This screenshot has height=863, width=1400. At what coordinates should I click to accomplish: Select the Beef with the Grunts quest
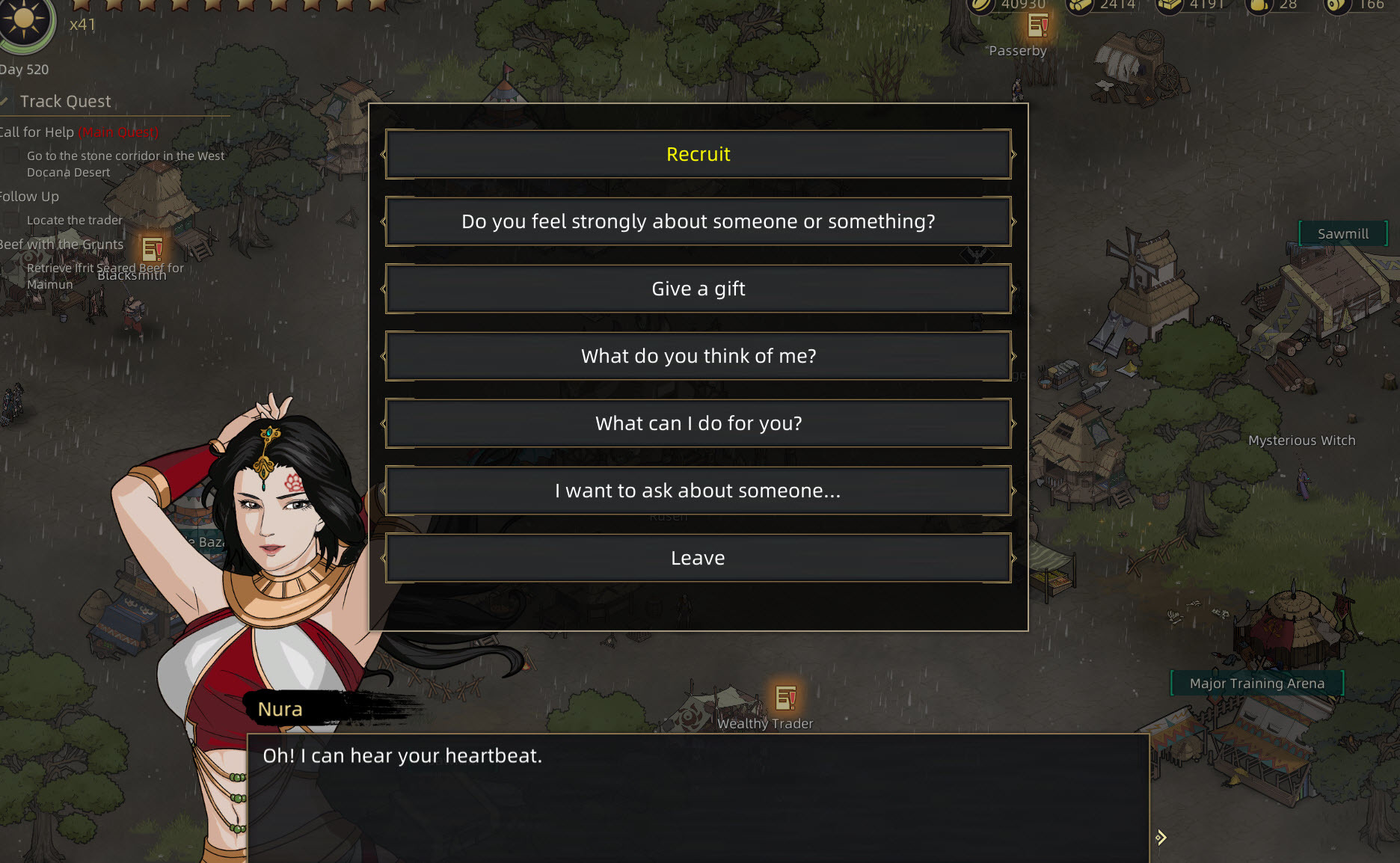[x=61, y=245]
